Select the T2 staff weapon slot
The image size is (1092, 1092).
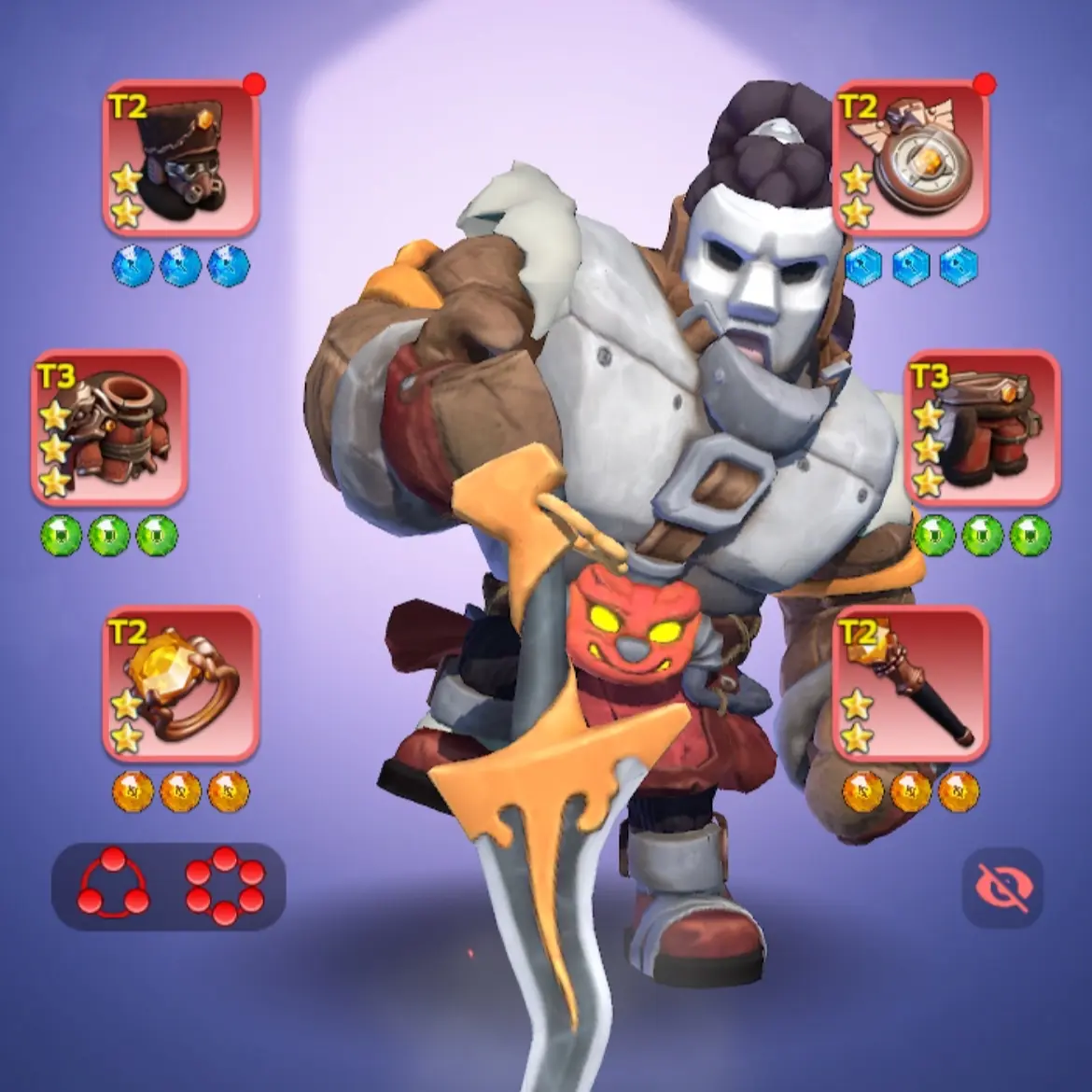(910, 685)
